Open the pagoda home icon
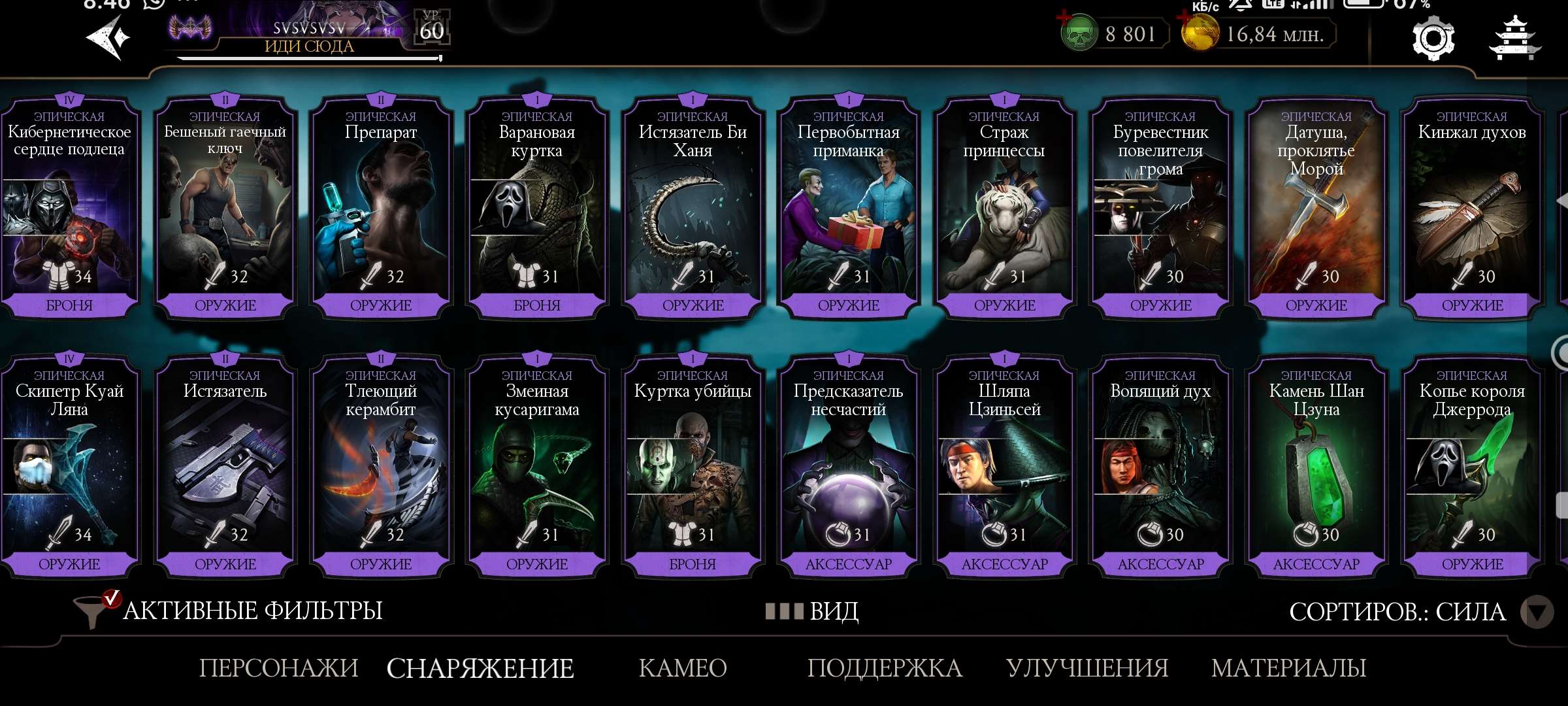Viewport: 1568px width, 706px height. tap(1514, 39)
